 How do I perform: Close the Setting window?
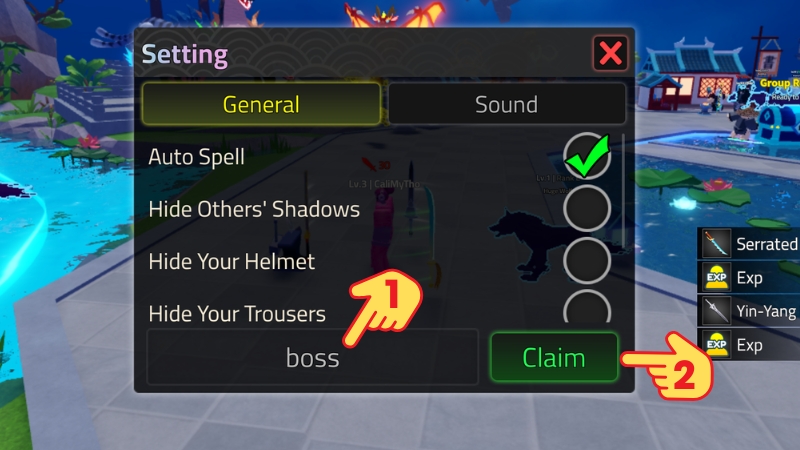coord(609,53)
